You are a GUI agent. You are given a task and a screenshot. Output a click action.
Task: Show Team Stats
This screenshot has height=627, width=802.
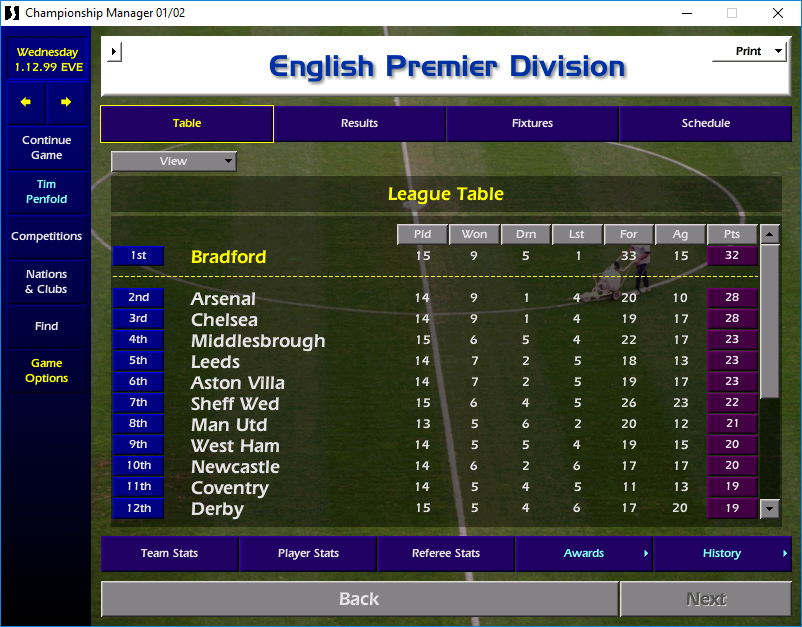[x=169, y=554]
